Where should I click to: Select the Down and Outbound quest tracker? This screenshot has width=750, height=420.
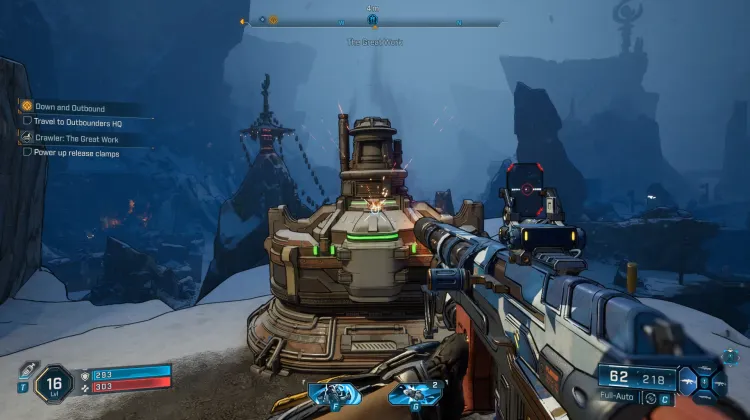tap(69, 107)
